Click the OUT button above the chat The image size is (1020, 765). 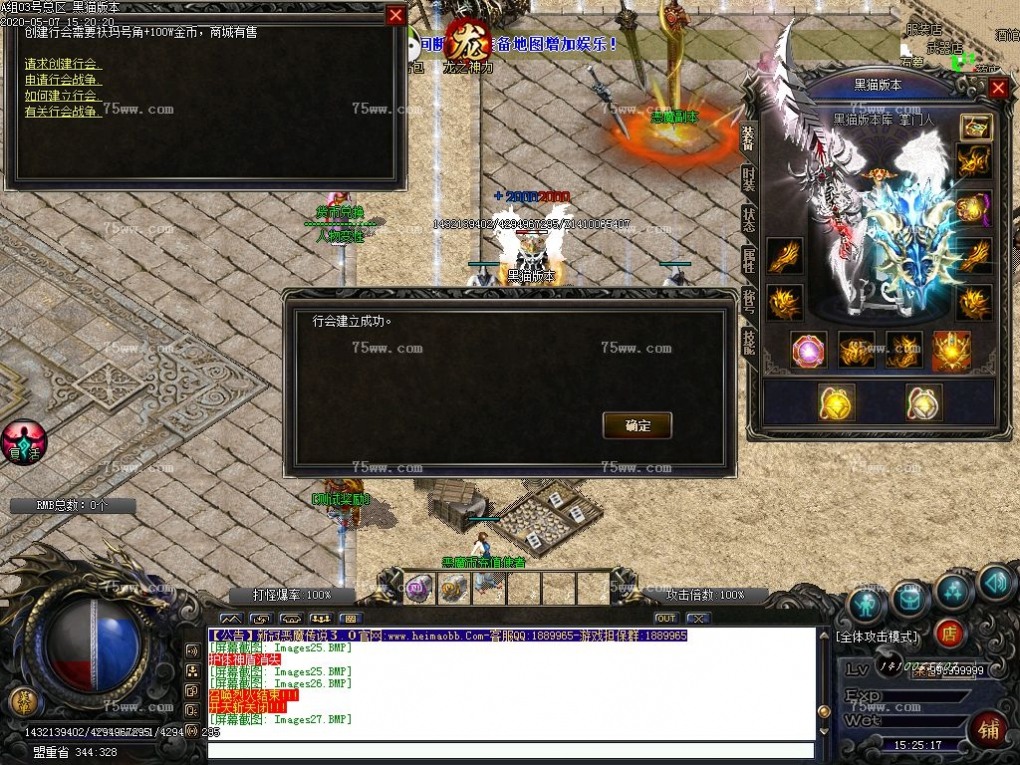pos(666,618)
